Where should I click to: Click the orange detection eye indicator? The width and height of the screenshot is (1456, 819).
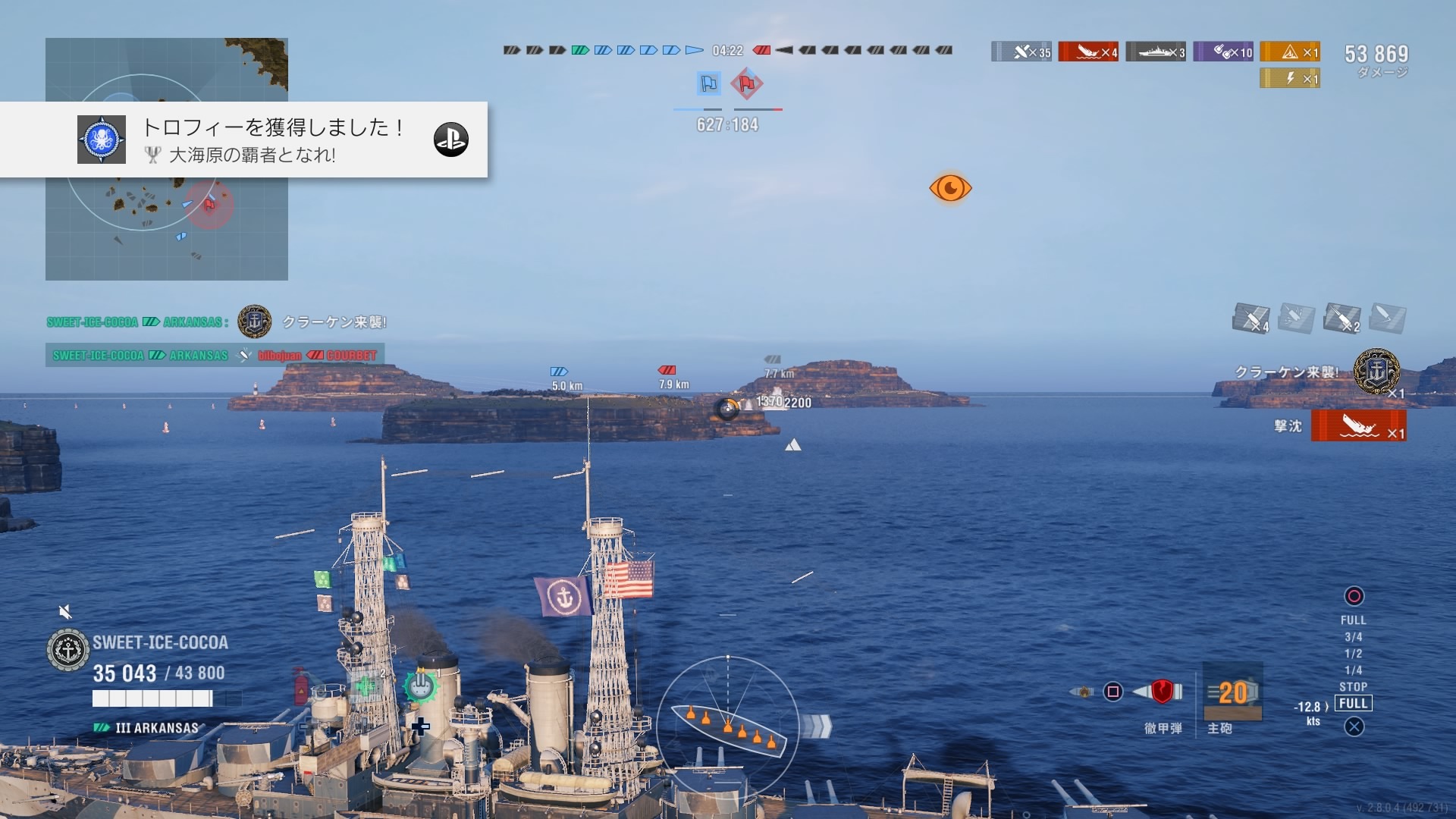950,188
